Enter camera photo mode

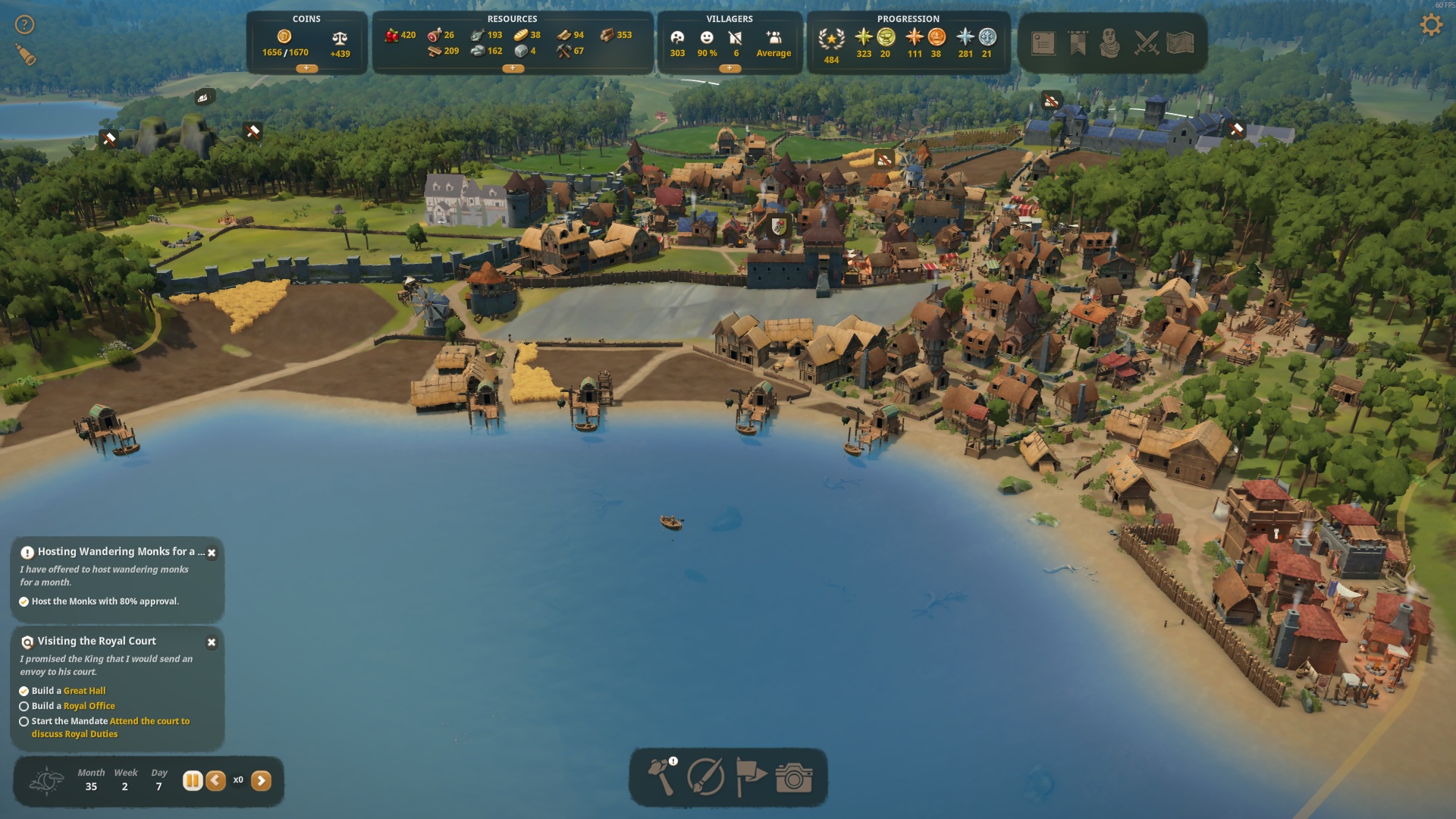tap(794, 778)
